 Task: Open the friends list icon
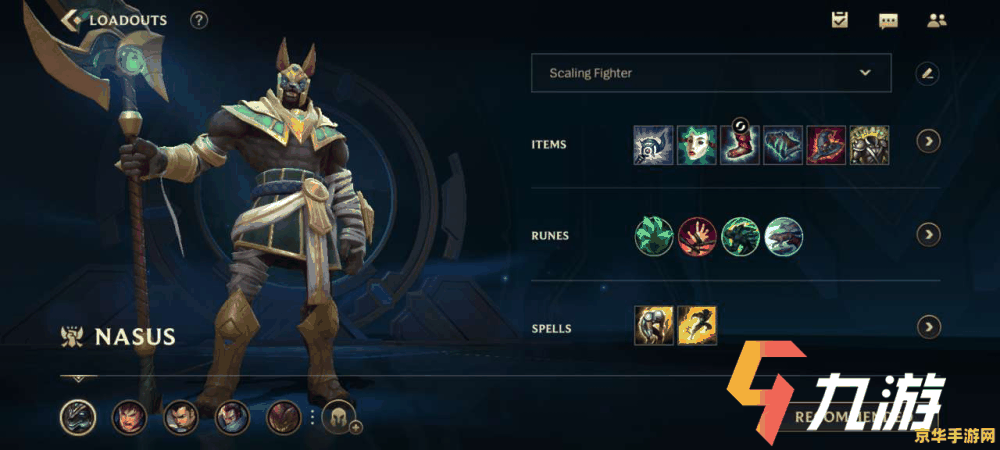pyautogui.click(x=936, y=20)
